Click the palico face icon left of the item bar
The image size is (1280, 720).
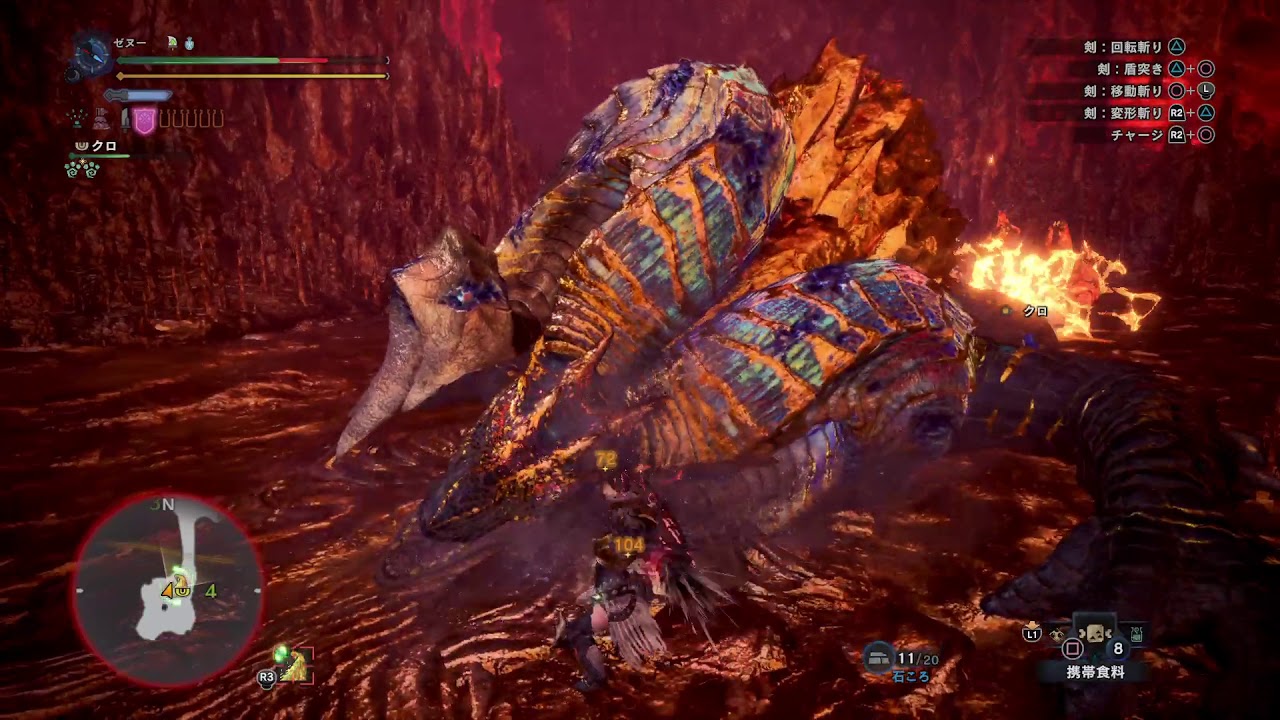click(x=1059, y=635)
